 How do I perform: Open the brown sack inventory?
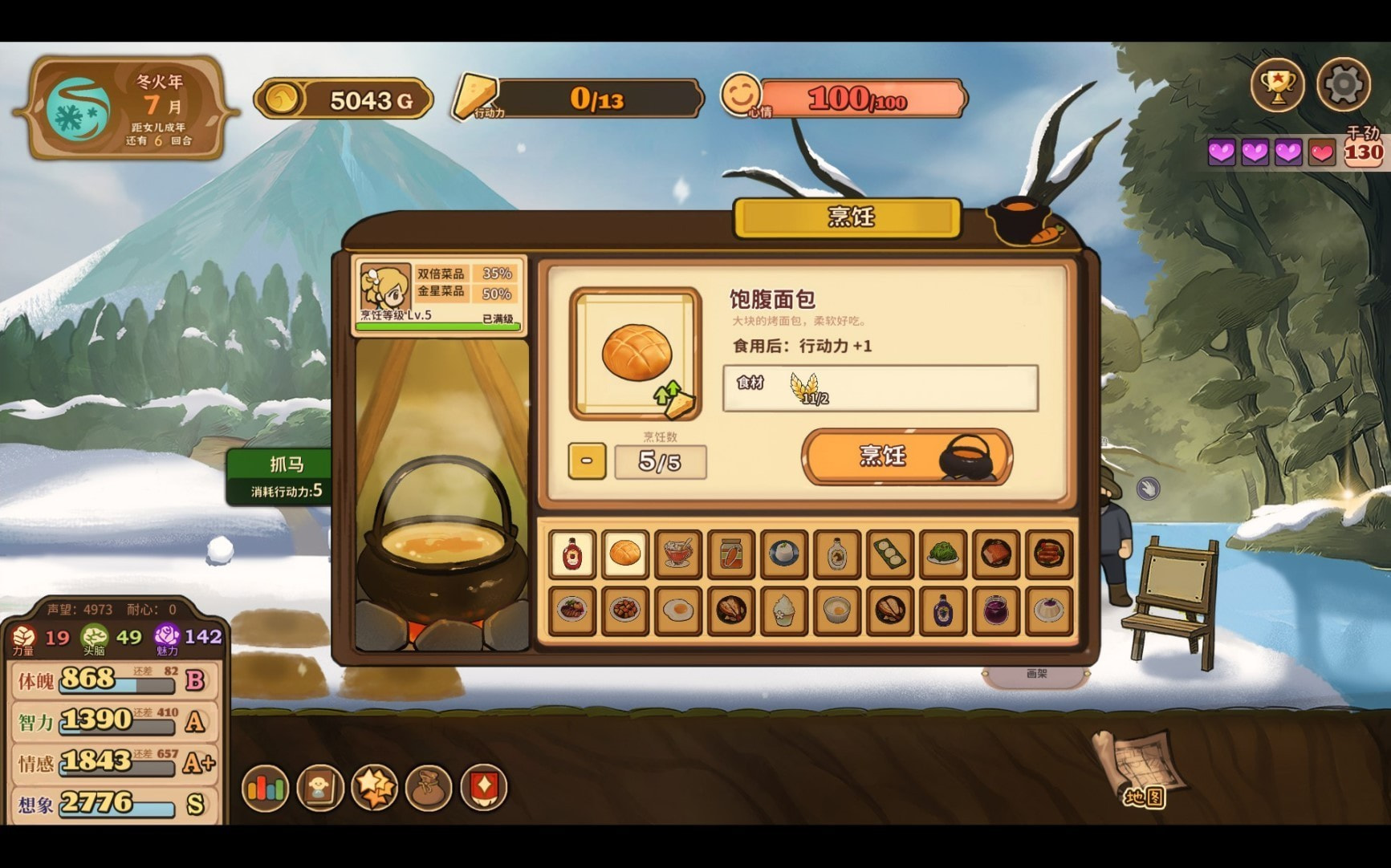429,788
